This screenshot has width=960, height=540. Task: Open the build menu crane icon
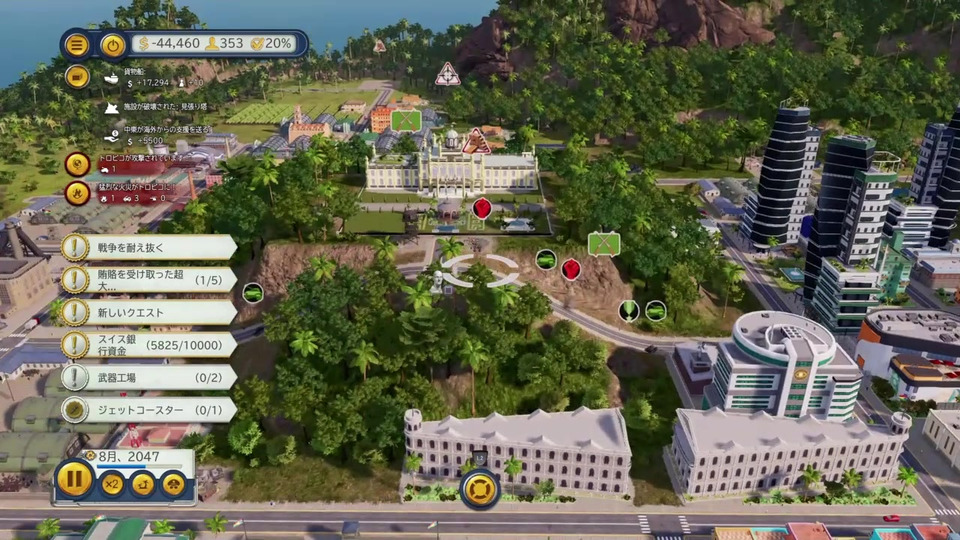pos(143,484)
